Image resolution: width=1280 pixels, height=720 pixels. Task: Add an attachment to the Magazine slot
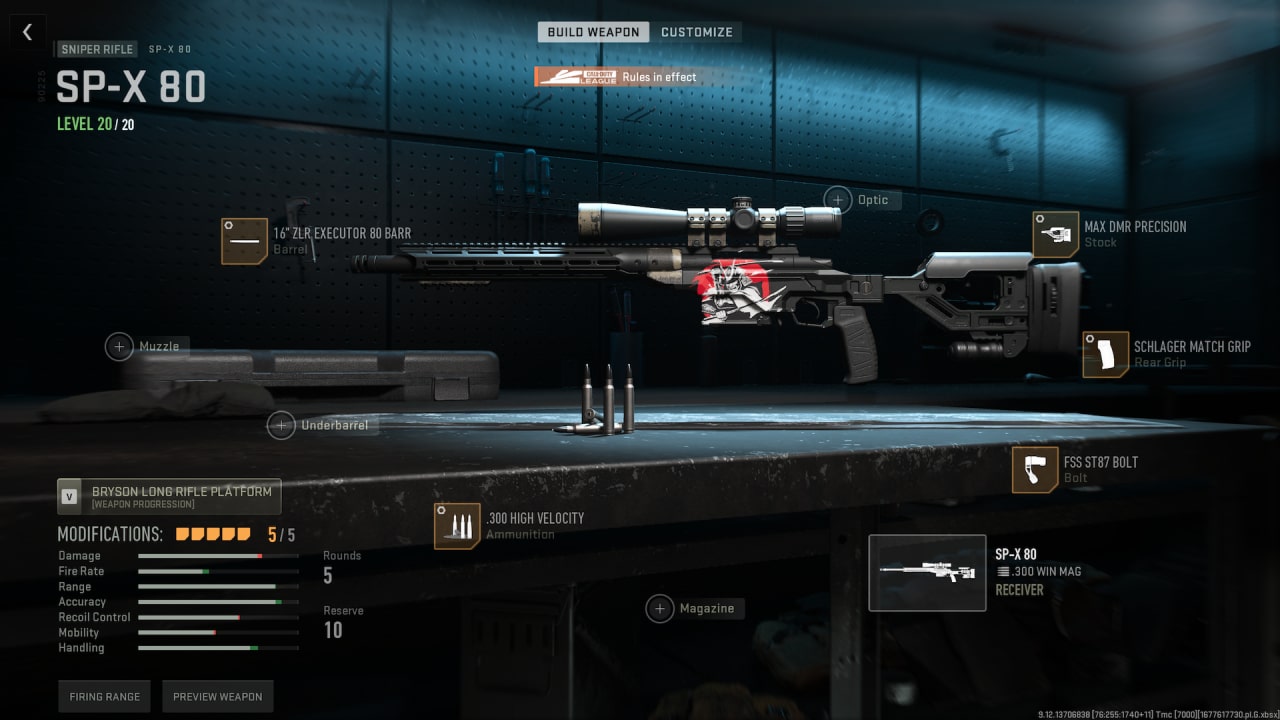click(x=660, y=608)
